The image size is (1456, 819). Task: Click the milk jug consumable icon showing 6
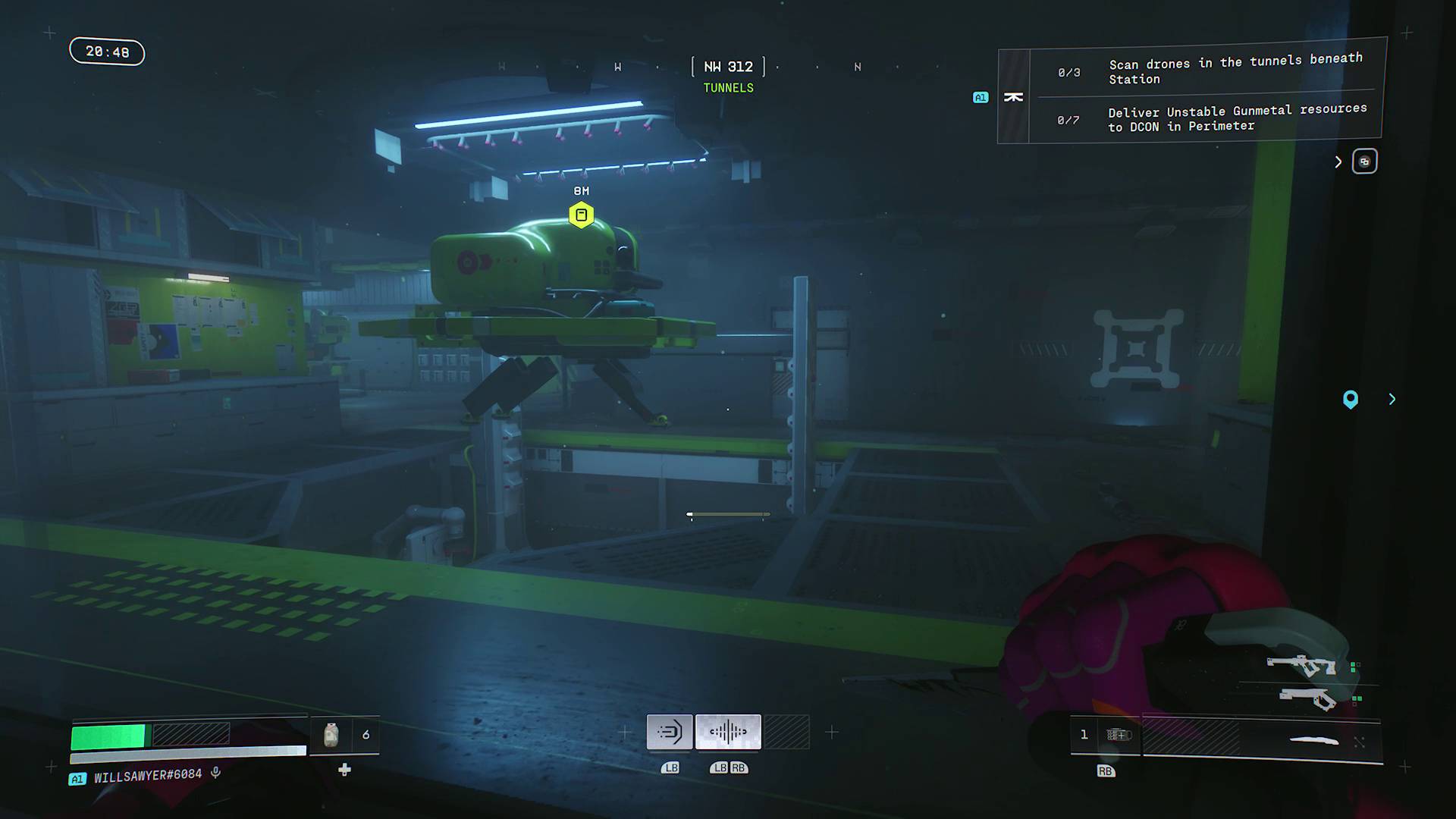(330, 733)
